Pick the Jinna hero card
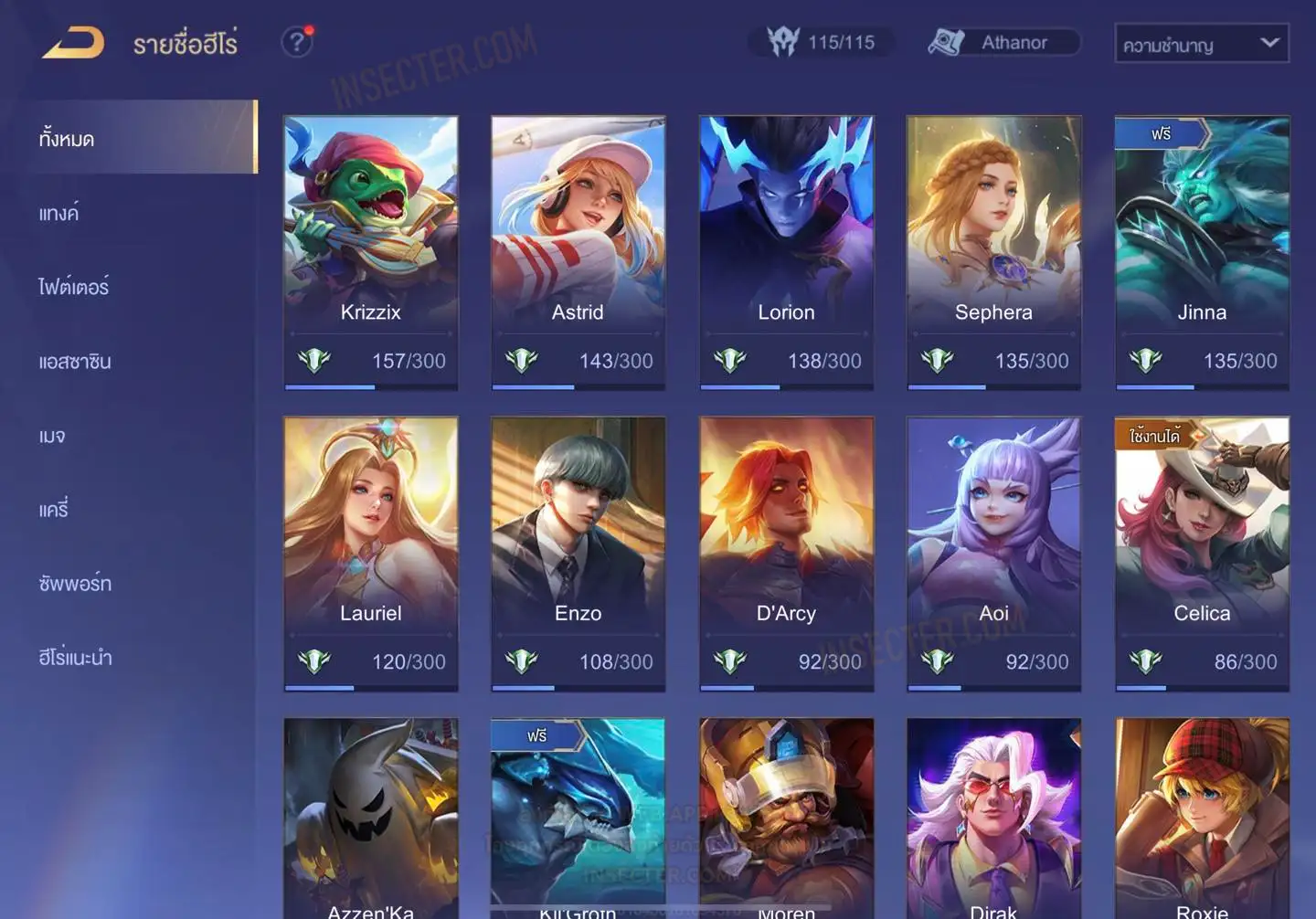The height and width of the screenshot is (919, 1316). tap(1202, 252)
